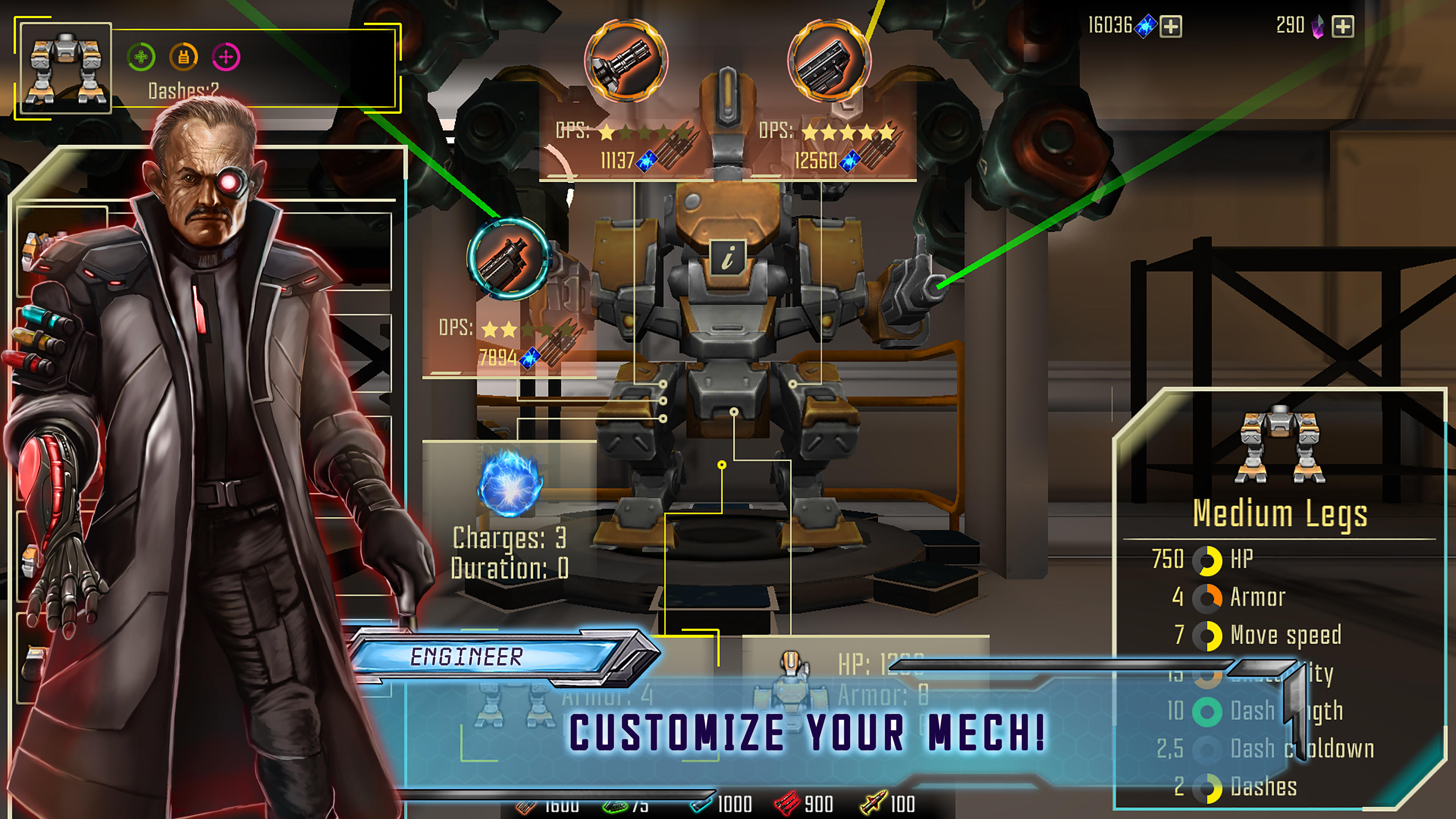
Task: Open the mech info button
Action: (728, 257)
